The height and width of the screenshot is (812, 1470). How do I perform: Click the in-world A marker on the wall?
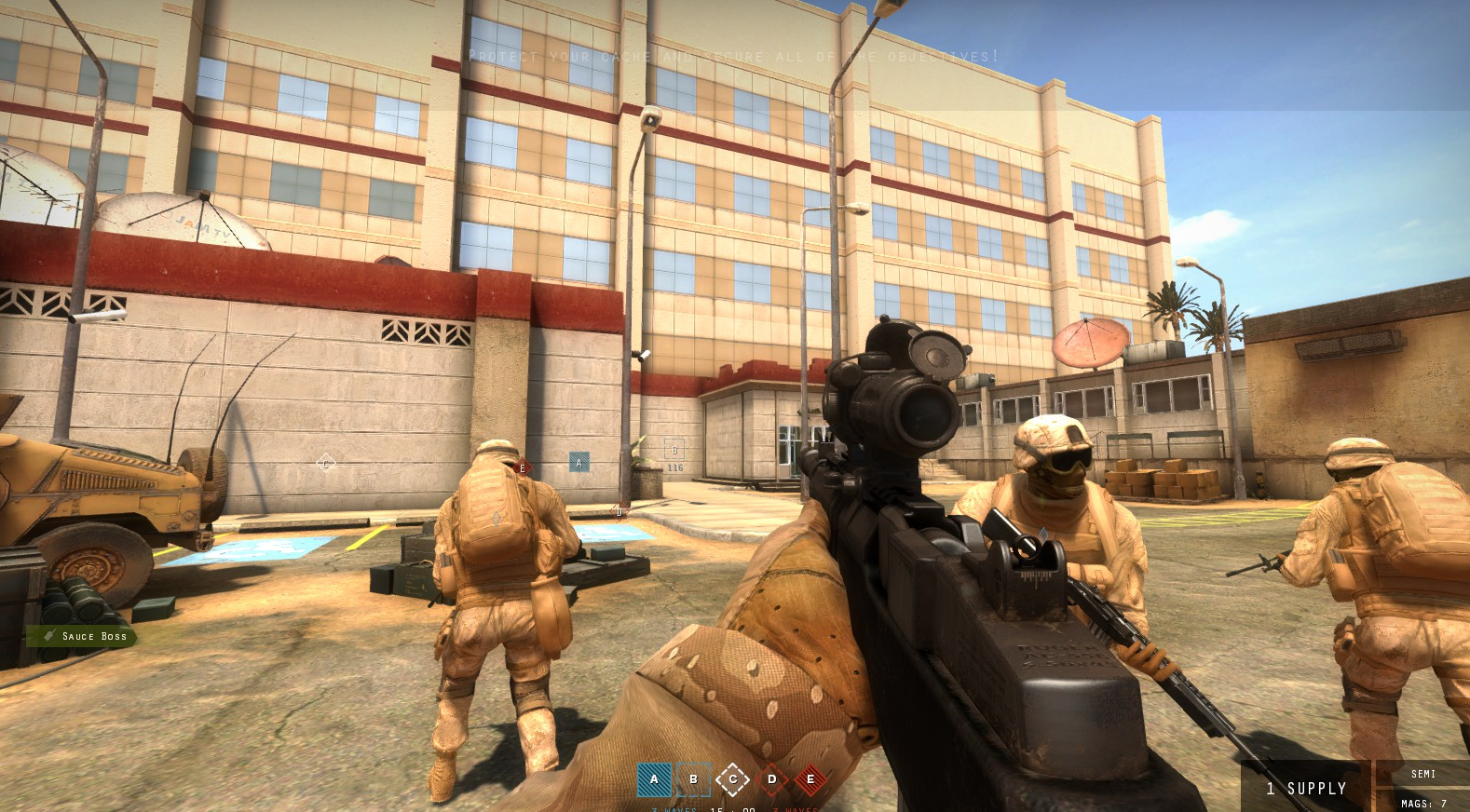578,461
